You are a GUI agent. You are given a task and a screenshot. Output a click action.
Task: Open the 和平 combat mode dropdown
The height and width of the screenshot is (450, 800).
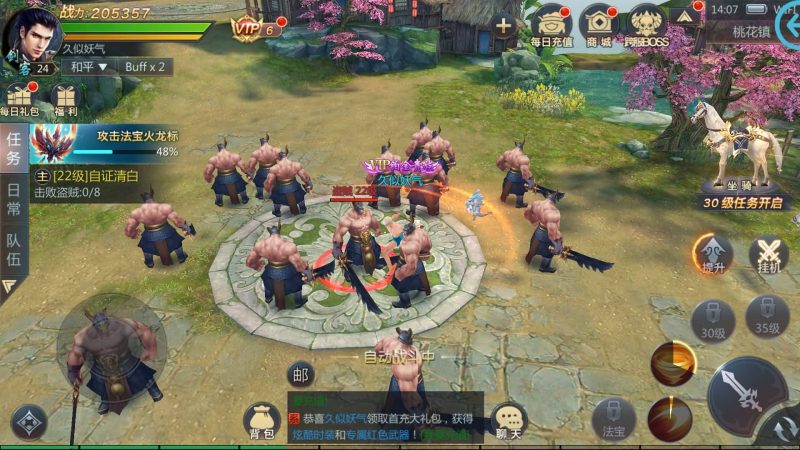[x=86, y=67]
